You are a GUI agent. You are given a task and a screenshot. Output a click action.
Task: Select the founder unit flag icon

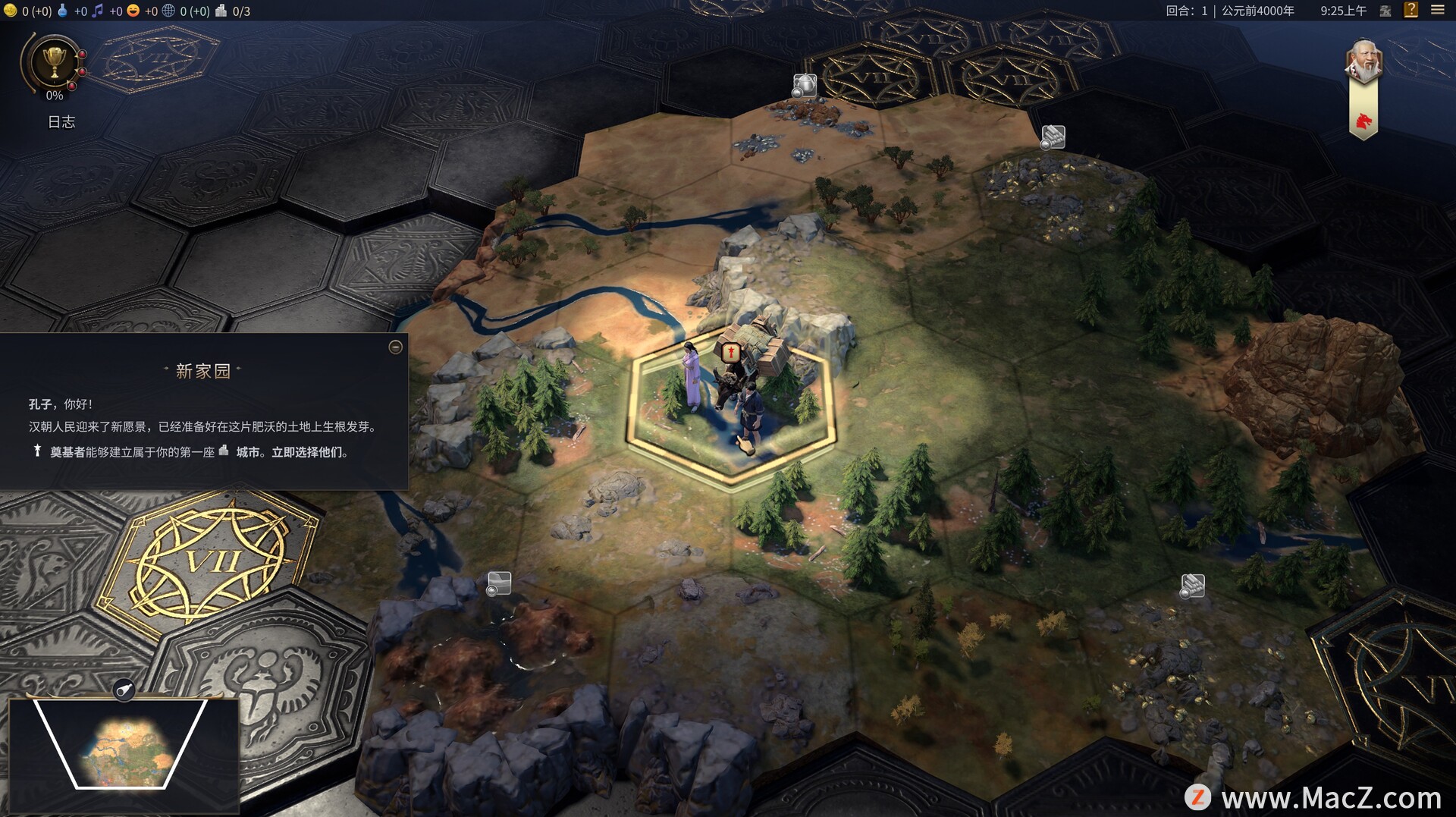point(731,352)
